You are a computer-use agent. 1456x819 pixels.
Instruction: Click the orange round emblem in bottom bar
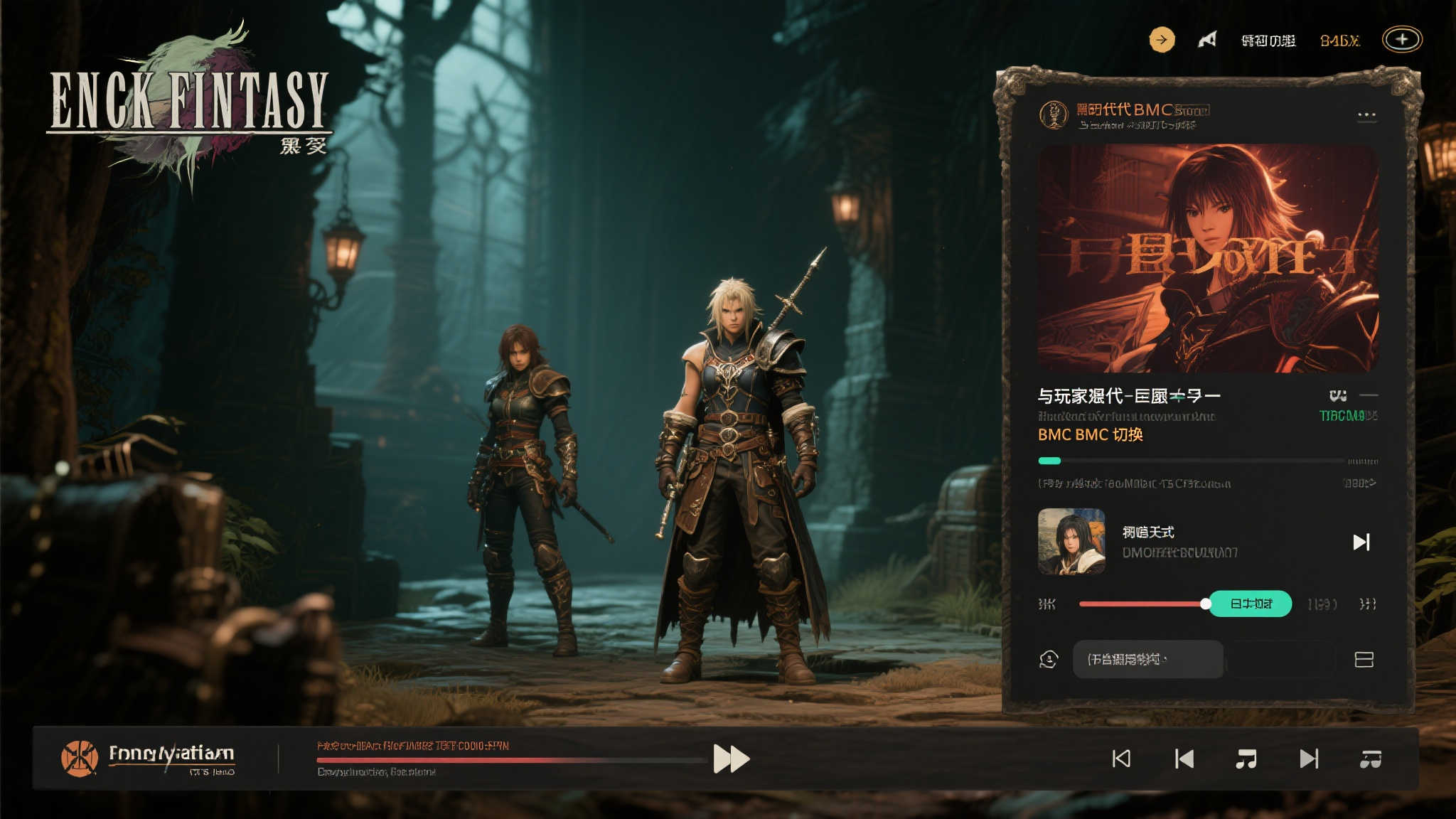pyautogui.click(x=80, y=758)
